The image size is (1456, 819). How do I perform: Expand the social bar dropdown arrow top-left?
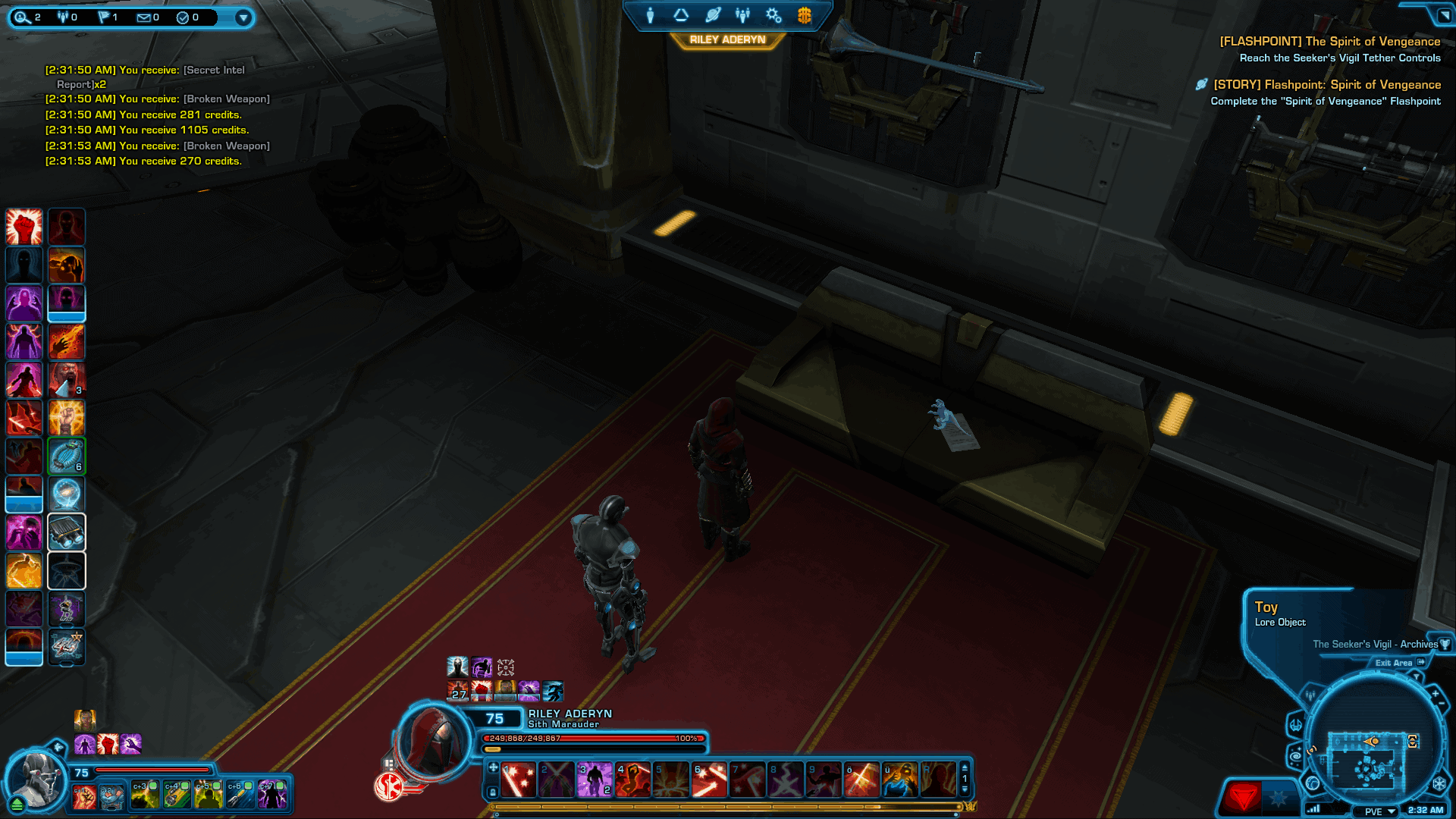pos(243,18)
